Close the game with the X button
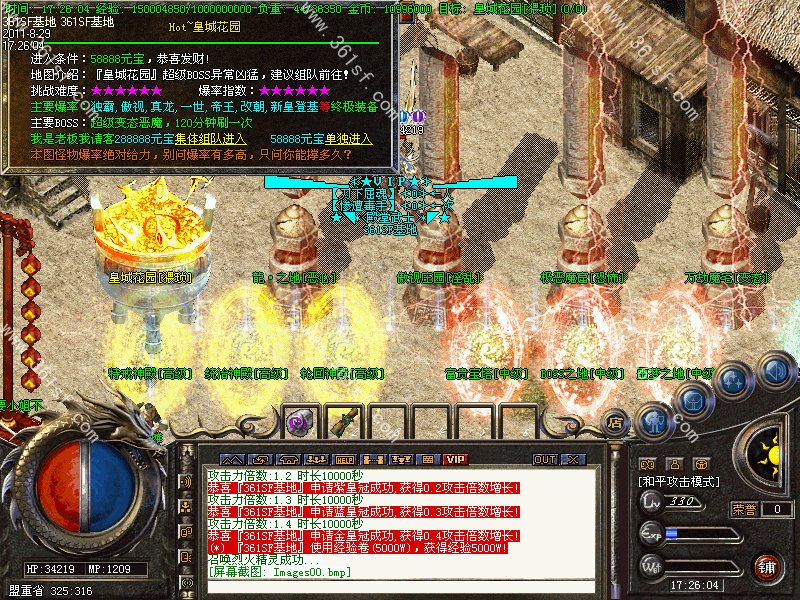This screenshot has width=800, height=600. point(574,459)
